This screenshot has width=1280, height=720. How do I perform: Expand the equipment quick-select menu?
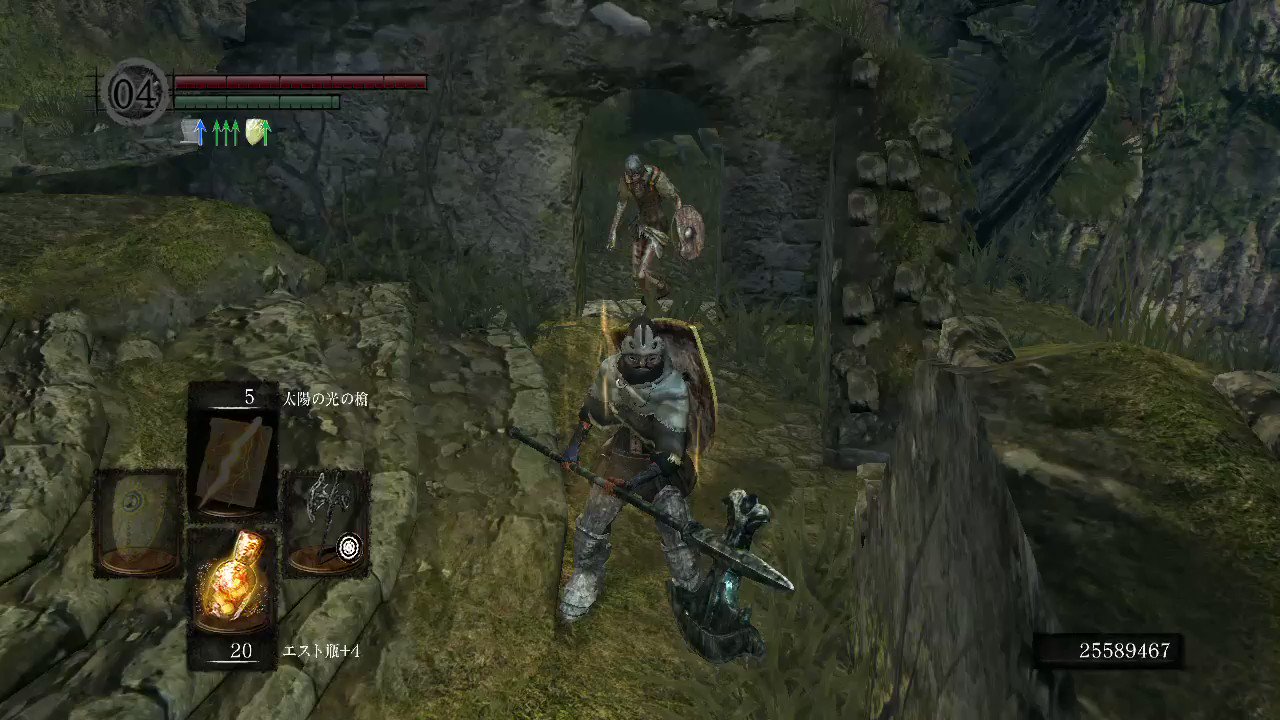(x=232, y=520)
